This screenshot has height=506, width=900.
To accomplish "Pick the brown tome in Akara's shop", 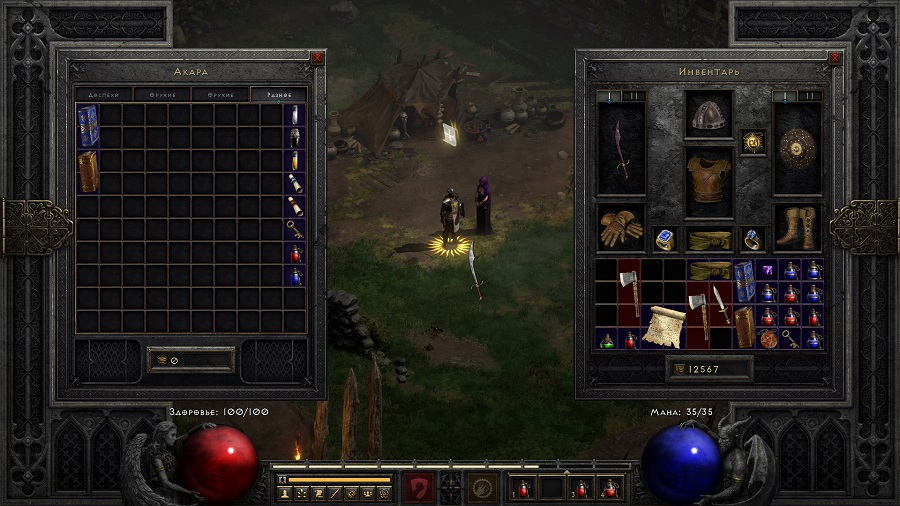I will click(87, 172).
